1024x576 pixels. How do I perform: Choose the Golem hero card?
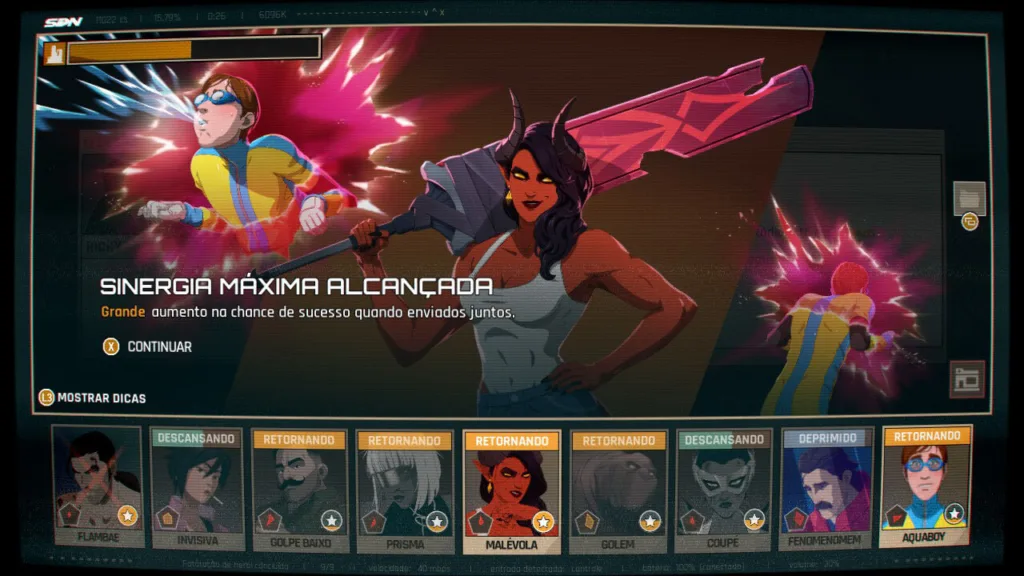(x=617, y=489)
